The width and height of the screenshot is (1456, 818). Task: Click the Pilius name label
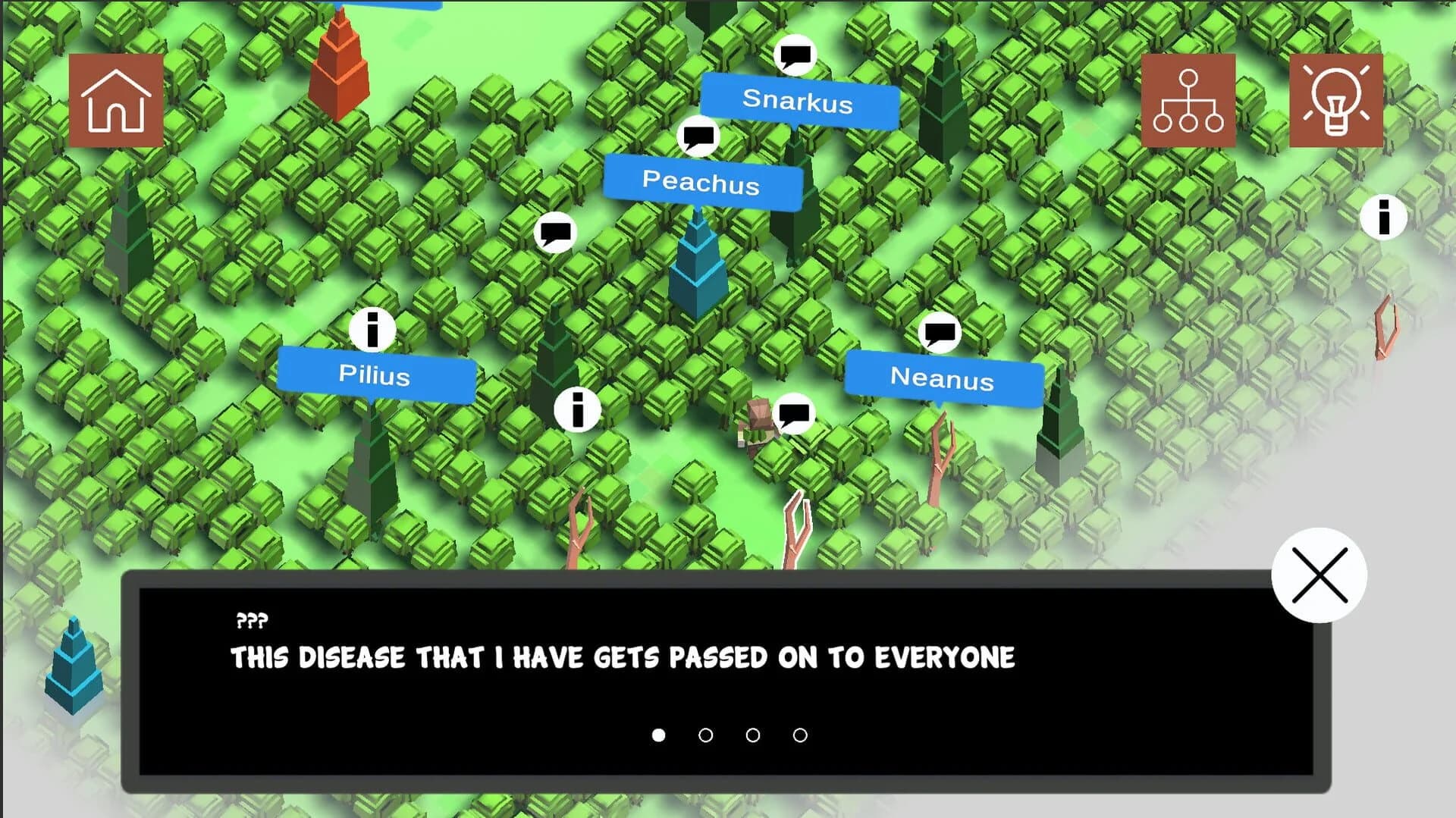click(375, 377)
